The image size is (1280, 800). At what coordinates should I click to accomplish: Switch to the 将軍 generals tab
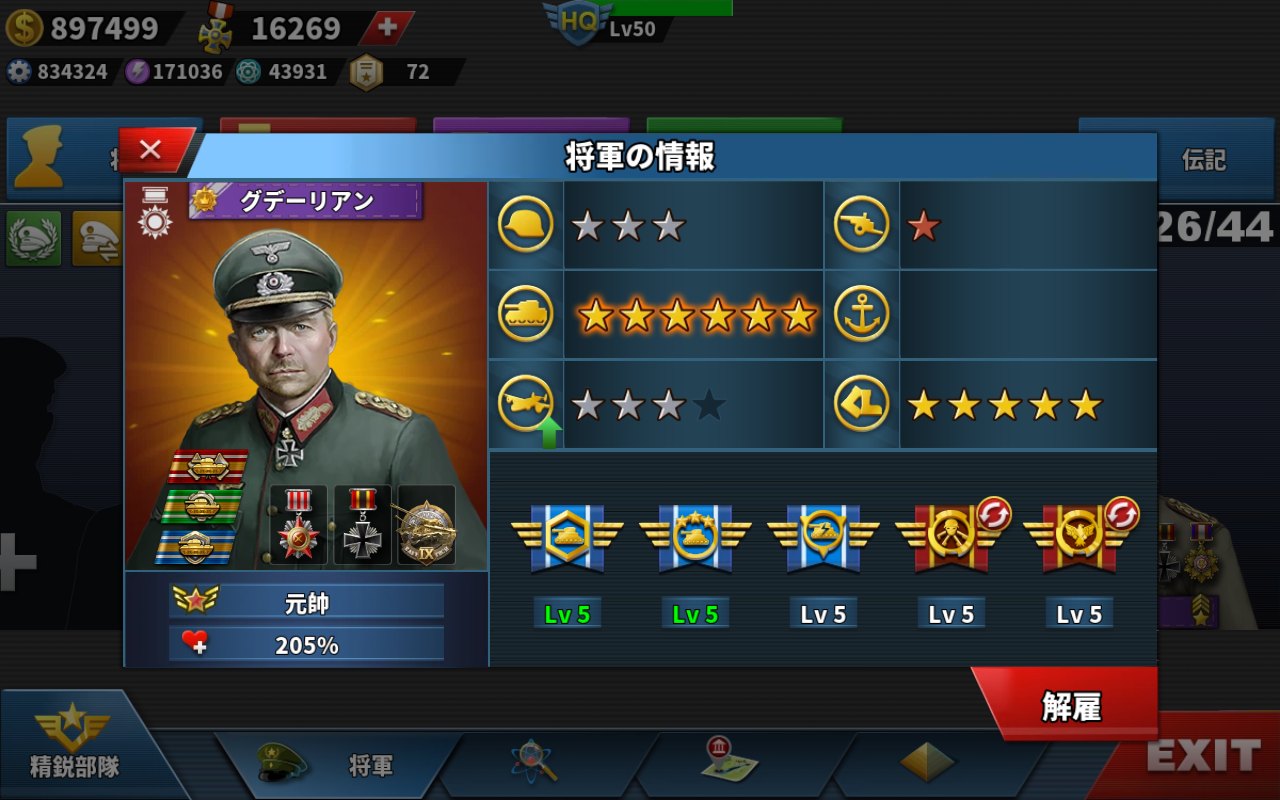pos(340,765)
